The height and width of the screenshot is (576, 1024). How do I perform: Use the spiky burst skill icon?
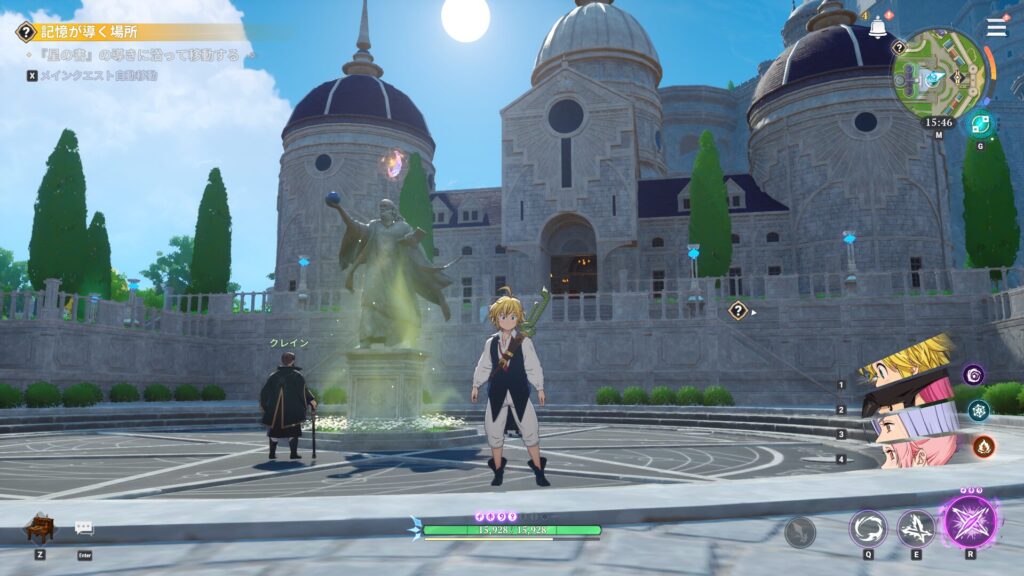click(916, 528)
